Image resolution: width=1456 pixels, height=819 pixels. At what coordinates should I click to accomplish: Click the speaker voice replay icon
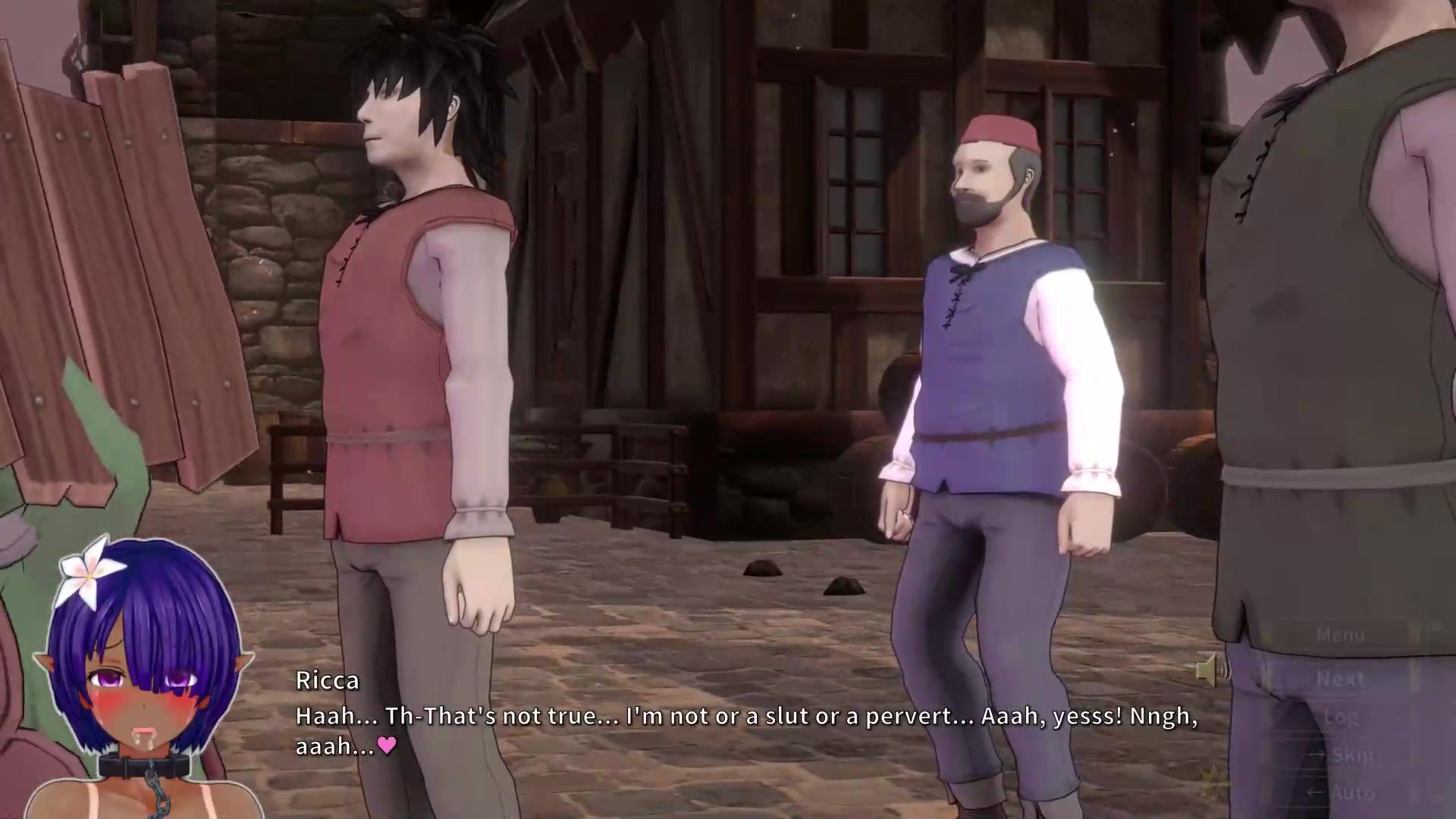(1210, 670)
